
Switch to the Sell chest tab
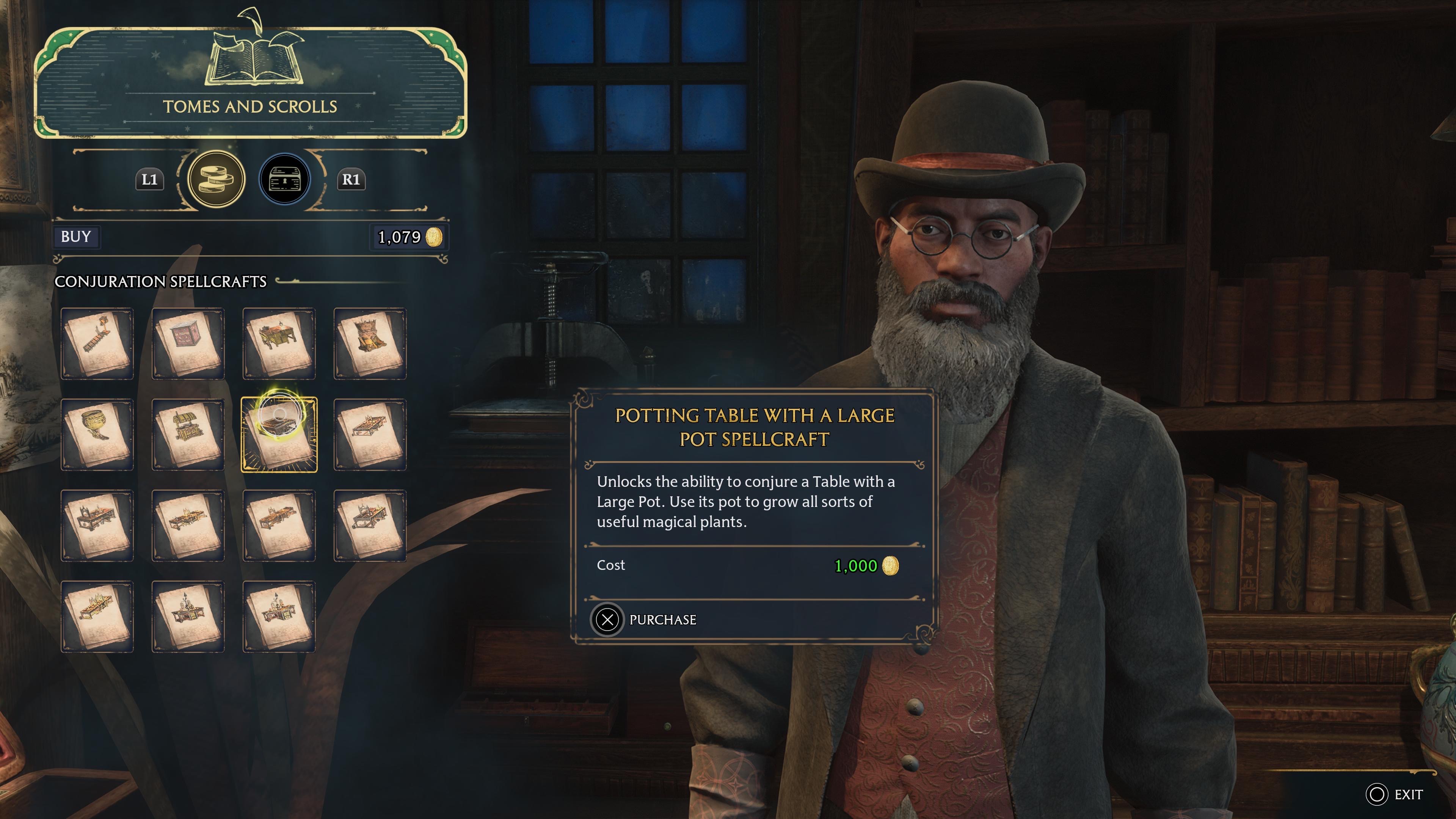click(285, 179)
